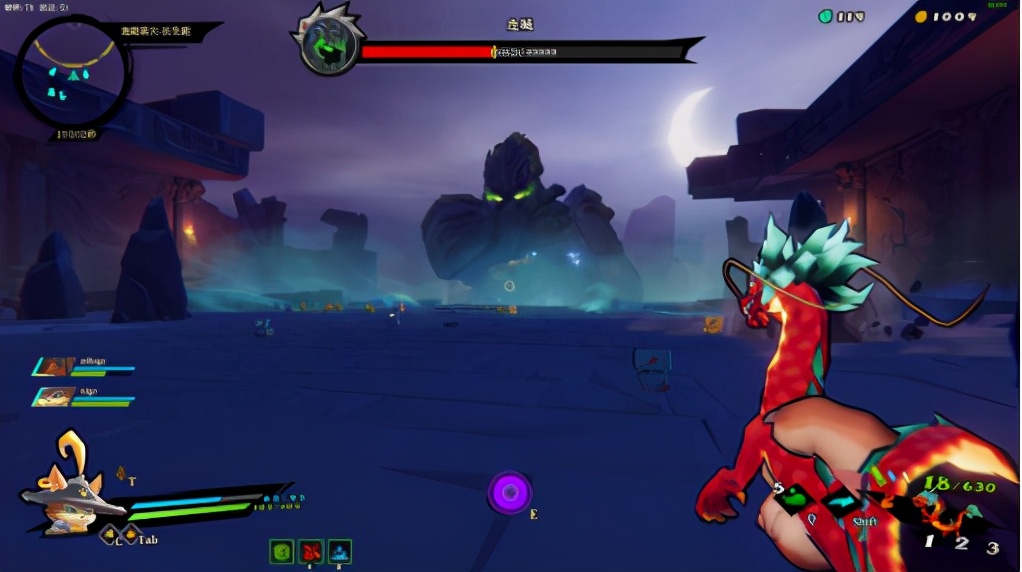Select the blue scroll buff icon

[340, 551]
